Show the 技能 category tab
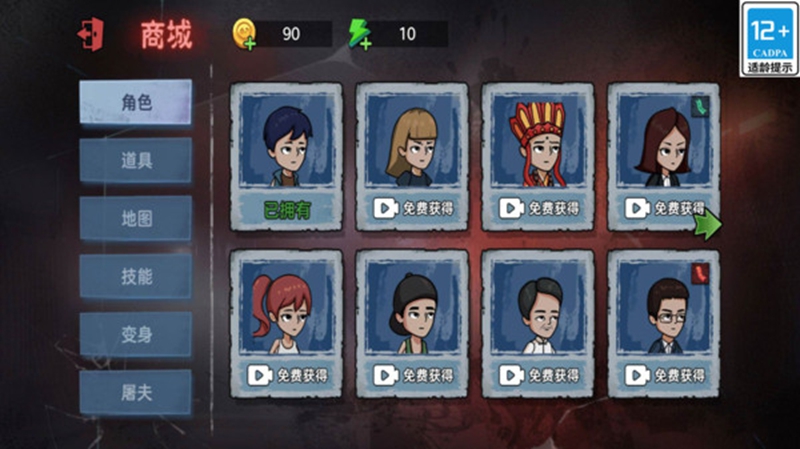 coord(136,276)
